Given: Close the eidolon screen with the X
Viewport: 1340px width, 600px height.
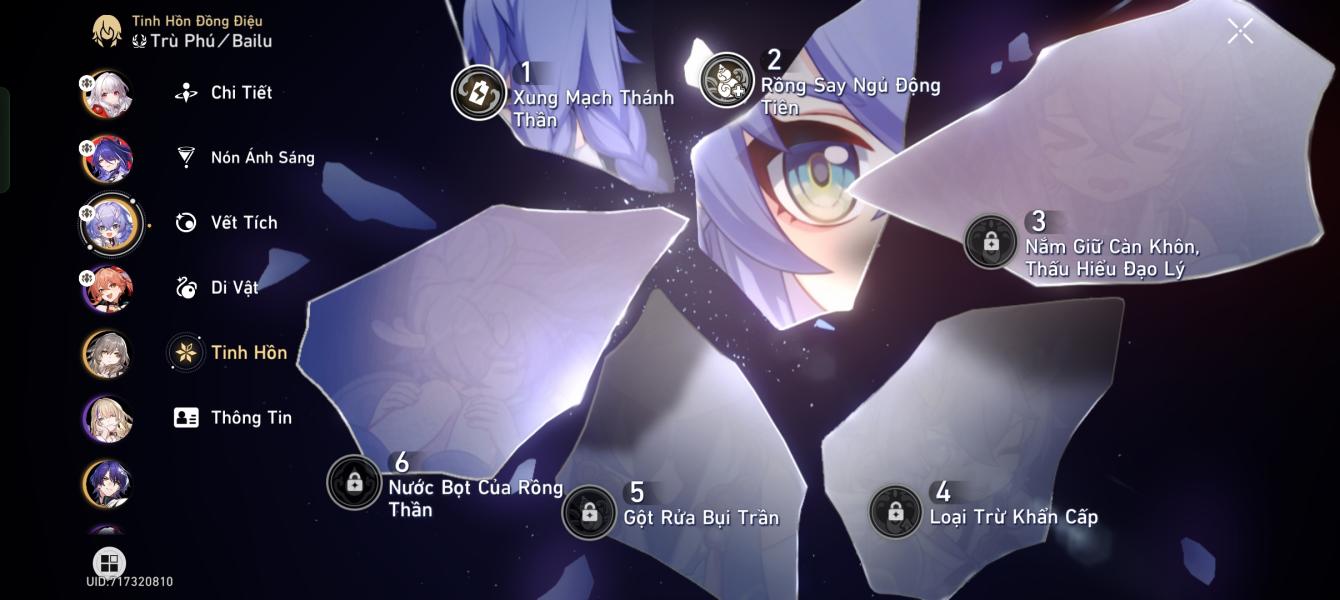Looking at the screenshot, I should click(x=1240, y=32).
